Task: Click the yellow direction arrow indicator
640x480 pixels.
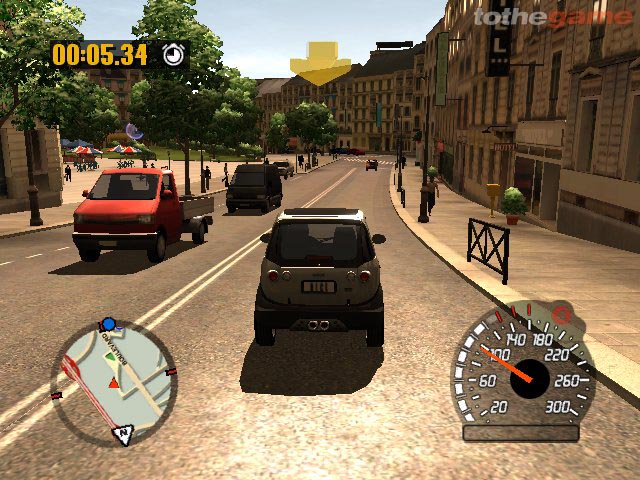Action: pos(320,63)
